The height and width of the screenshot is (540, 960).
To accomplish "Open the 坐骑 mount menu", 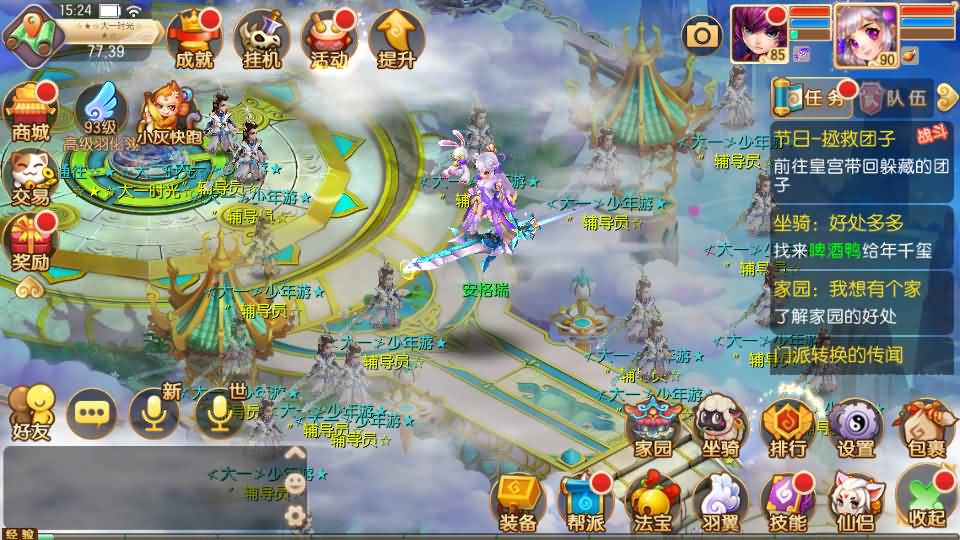I will pos(721,428).
